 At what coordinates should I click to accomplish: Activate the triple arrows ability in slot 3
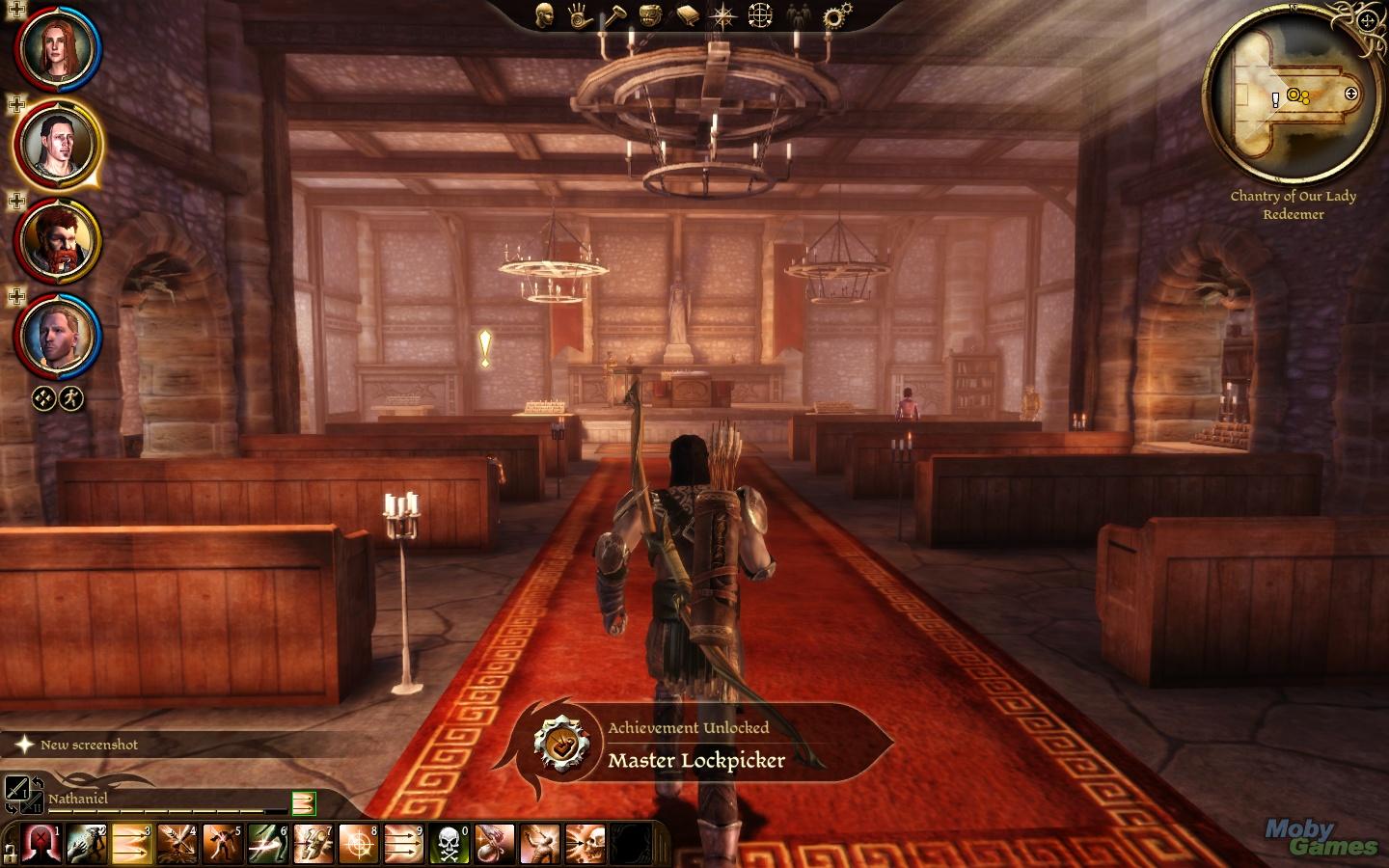pos(132,845)
